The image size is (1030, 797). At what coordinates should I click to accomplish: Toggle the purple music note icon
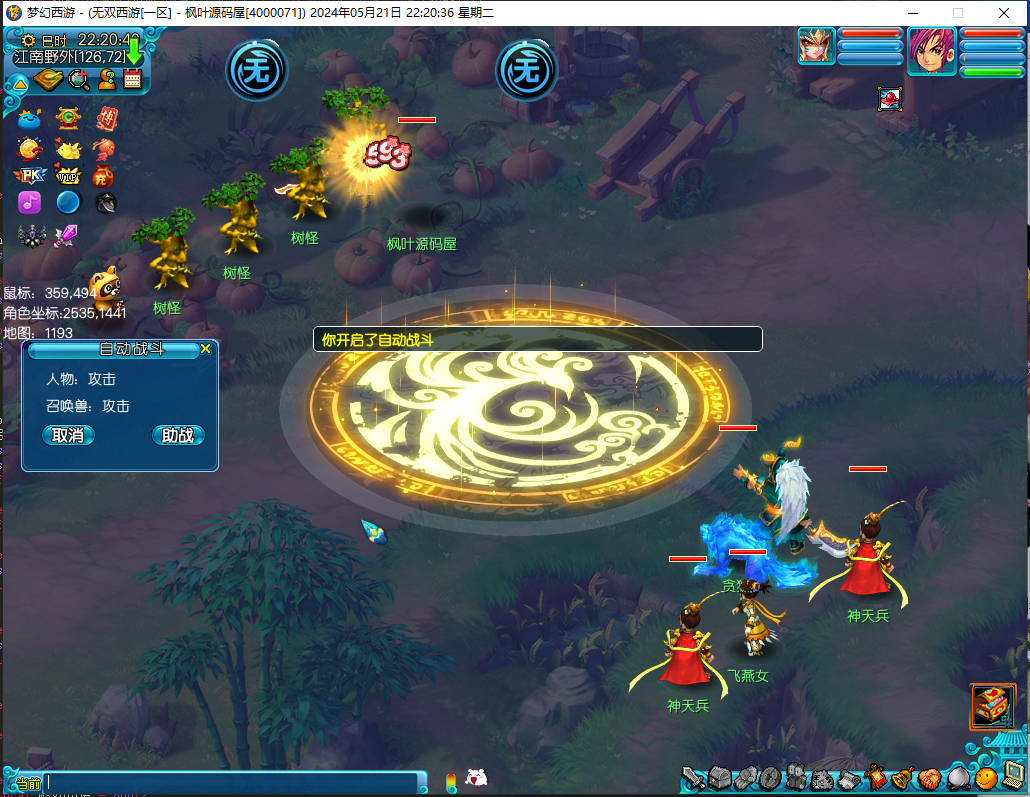coord(29,202)
